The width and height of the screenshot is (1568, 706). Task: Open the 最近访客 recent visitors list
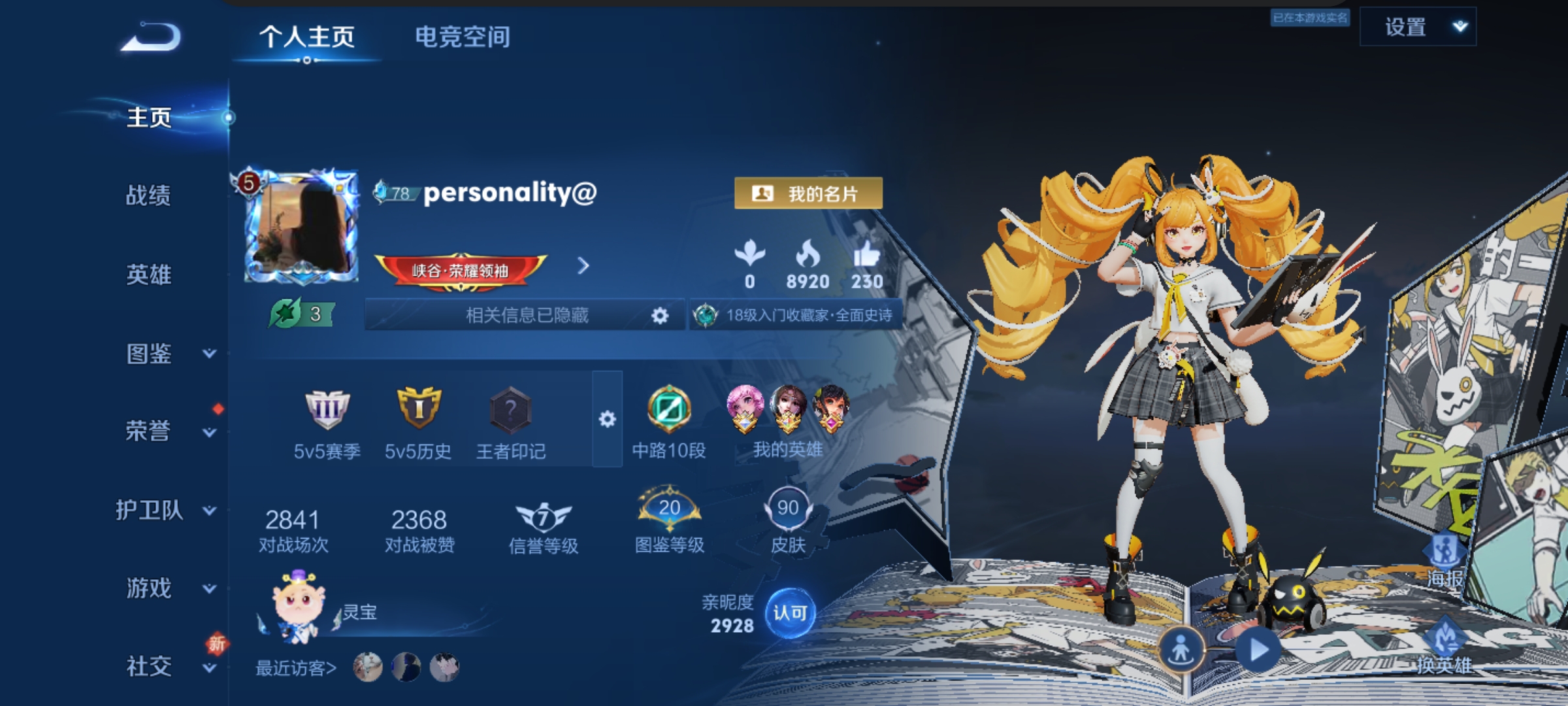click(x=295, y=668)
